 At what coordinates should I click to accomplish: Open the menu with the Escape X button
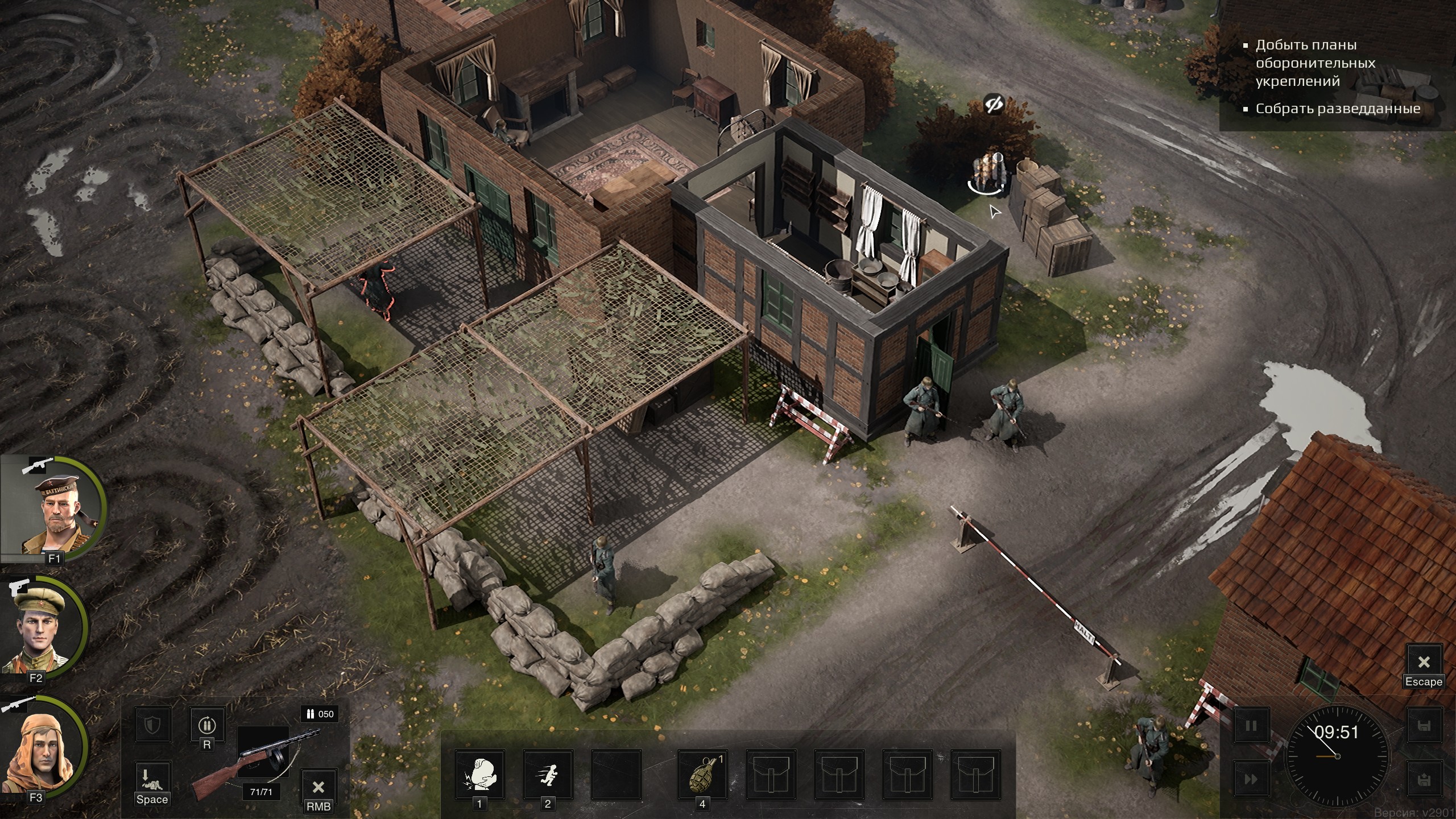[x=1424, y=662]
